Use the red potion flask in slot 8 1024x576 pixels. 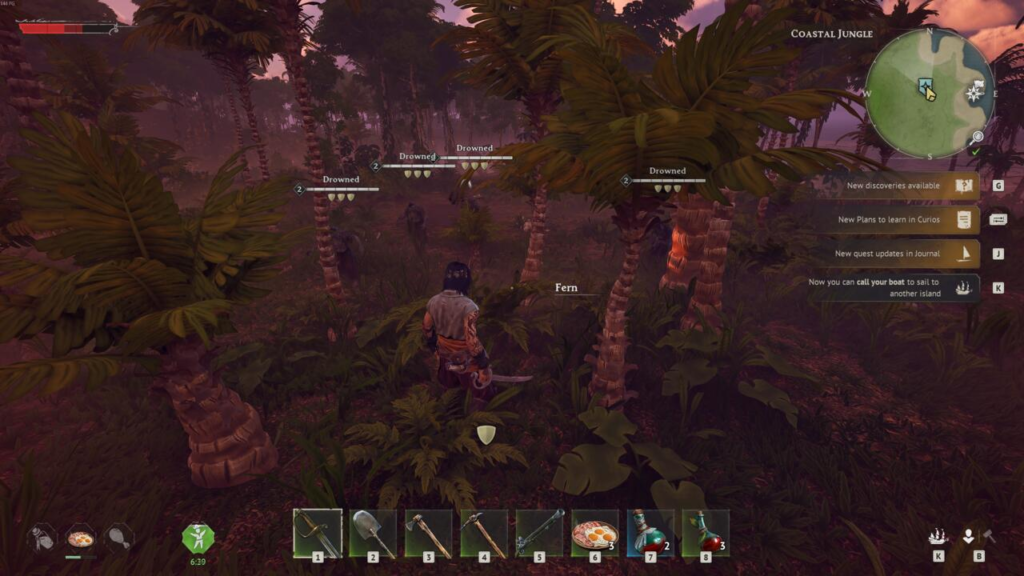point(706,533)
